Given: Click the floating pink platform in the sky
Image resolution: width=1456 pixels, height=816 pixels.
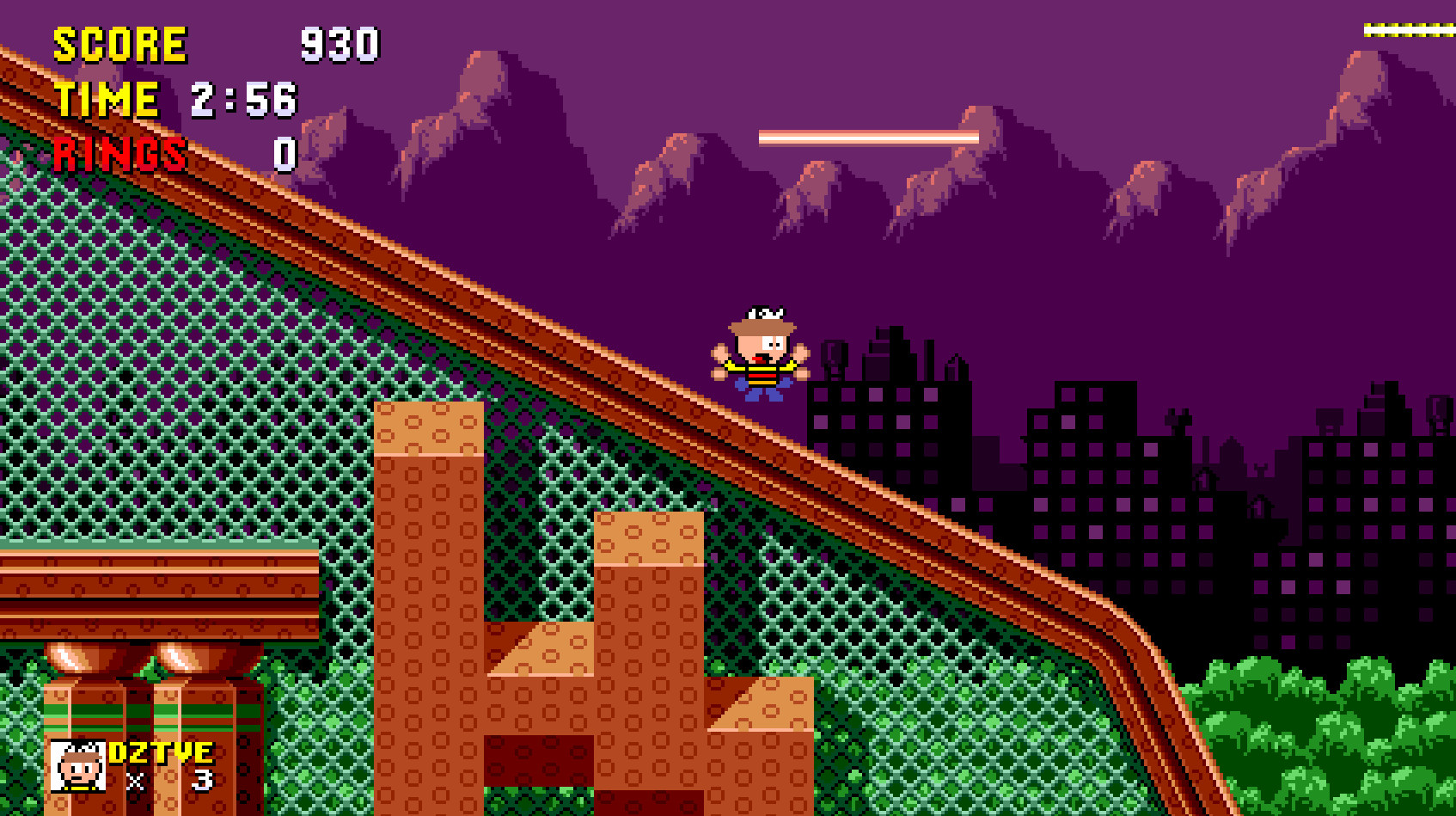Looking at the screenshot, I should (x=868, y=136).
